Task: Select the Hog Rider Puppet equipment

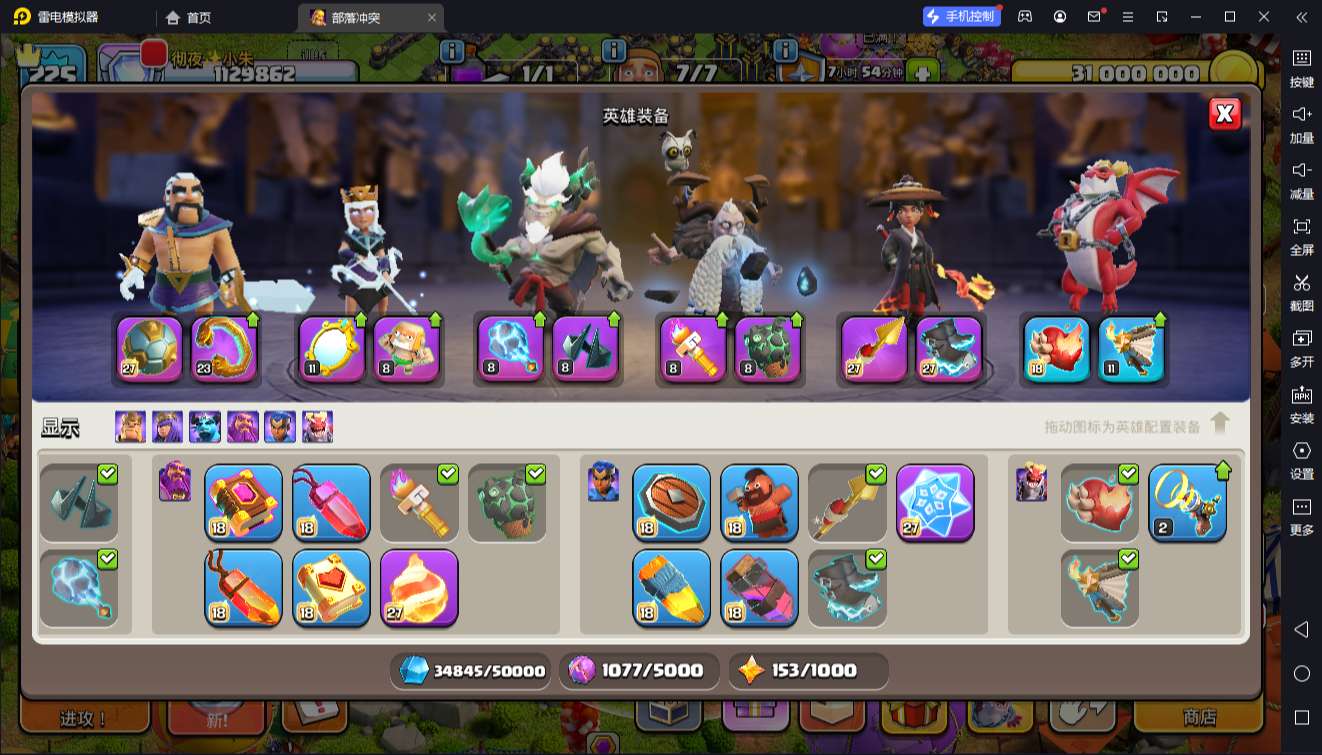Action: pos(759,501)
